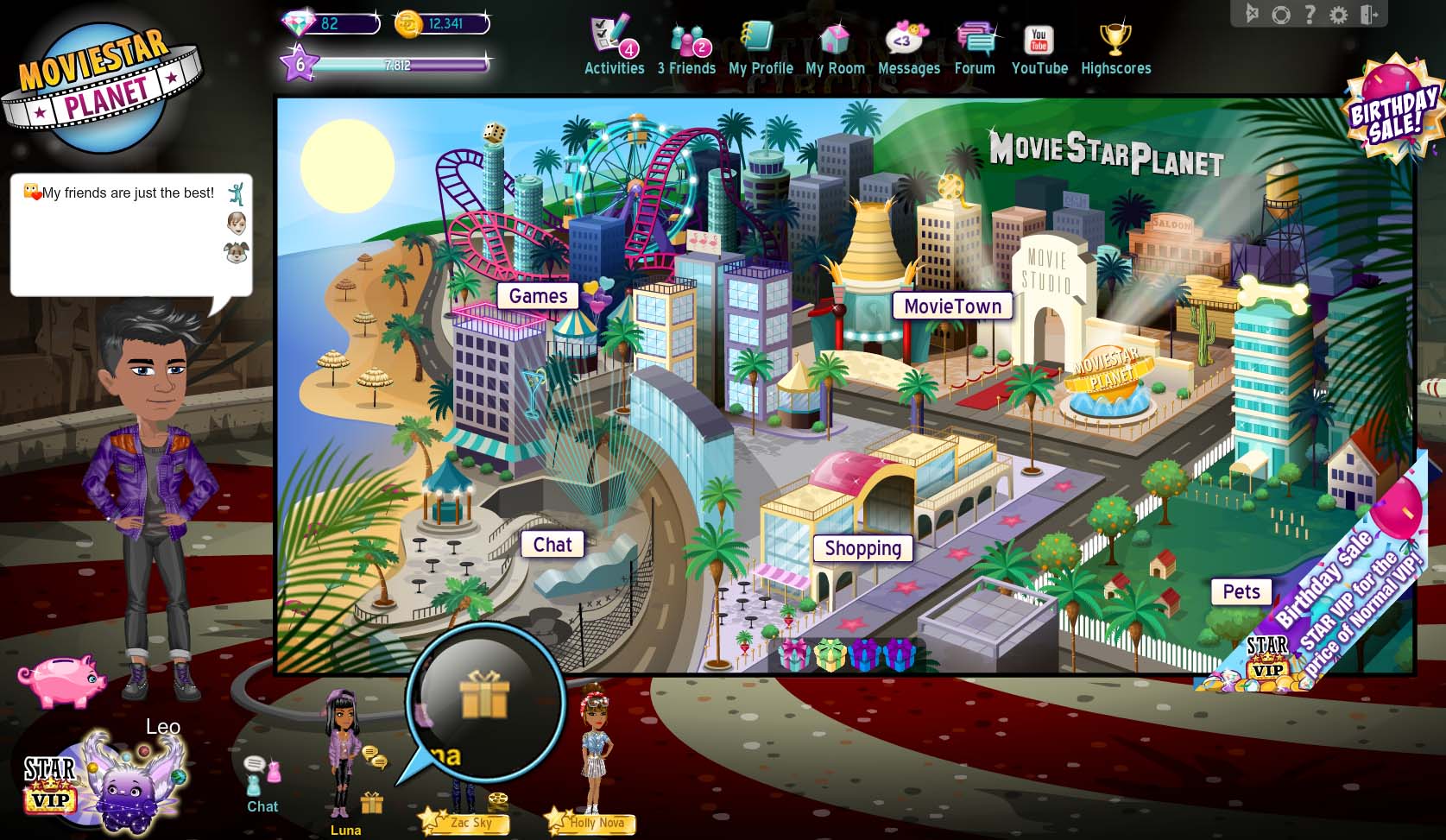The width and height of the screenshot is (1446, 840).
Task: Open the settings gear
Action: pyautogui.click(x=1338, y=15)
